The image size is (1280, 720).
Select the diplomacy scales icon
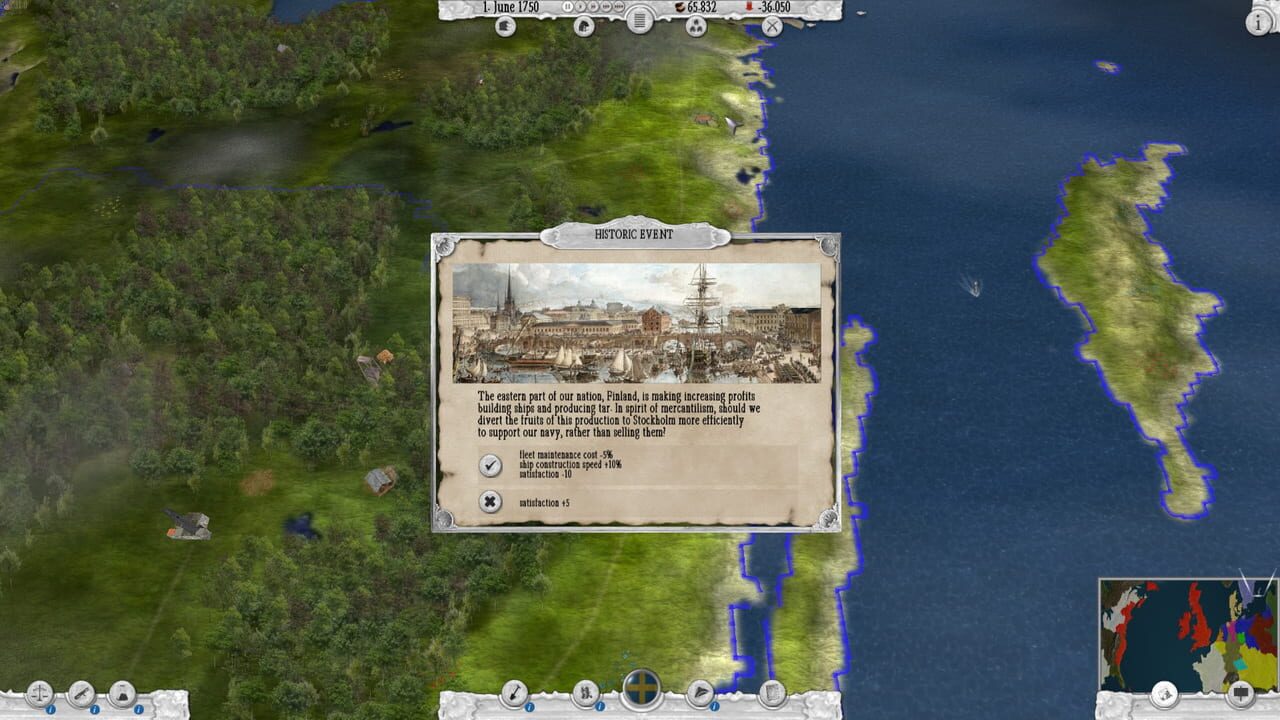point(40,694)
